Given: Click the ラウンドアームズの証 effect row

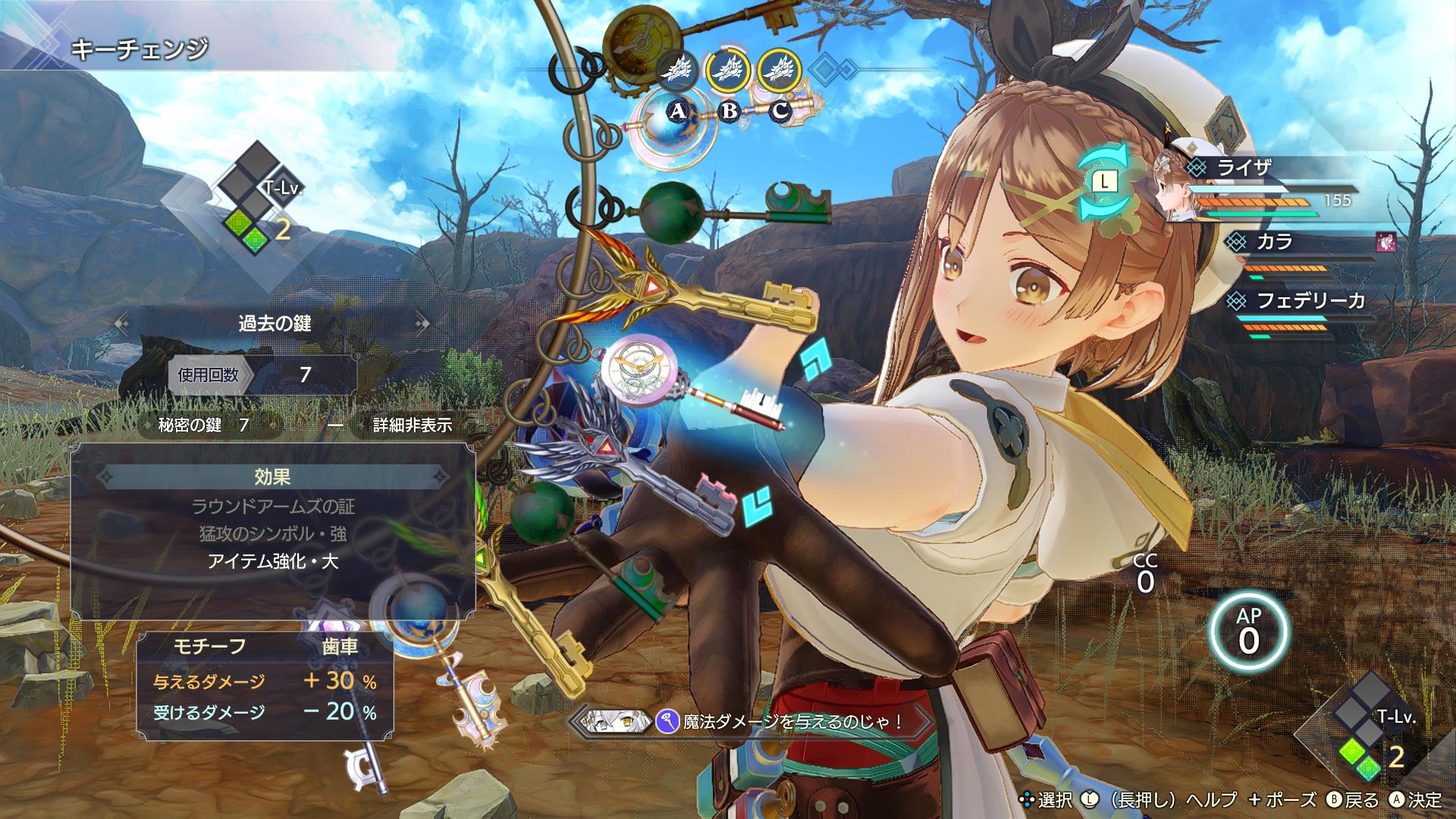Looking at the screenshot, I should [x=273, y=506].
